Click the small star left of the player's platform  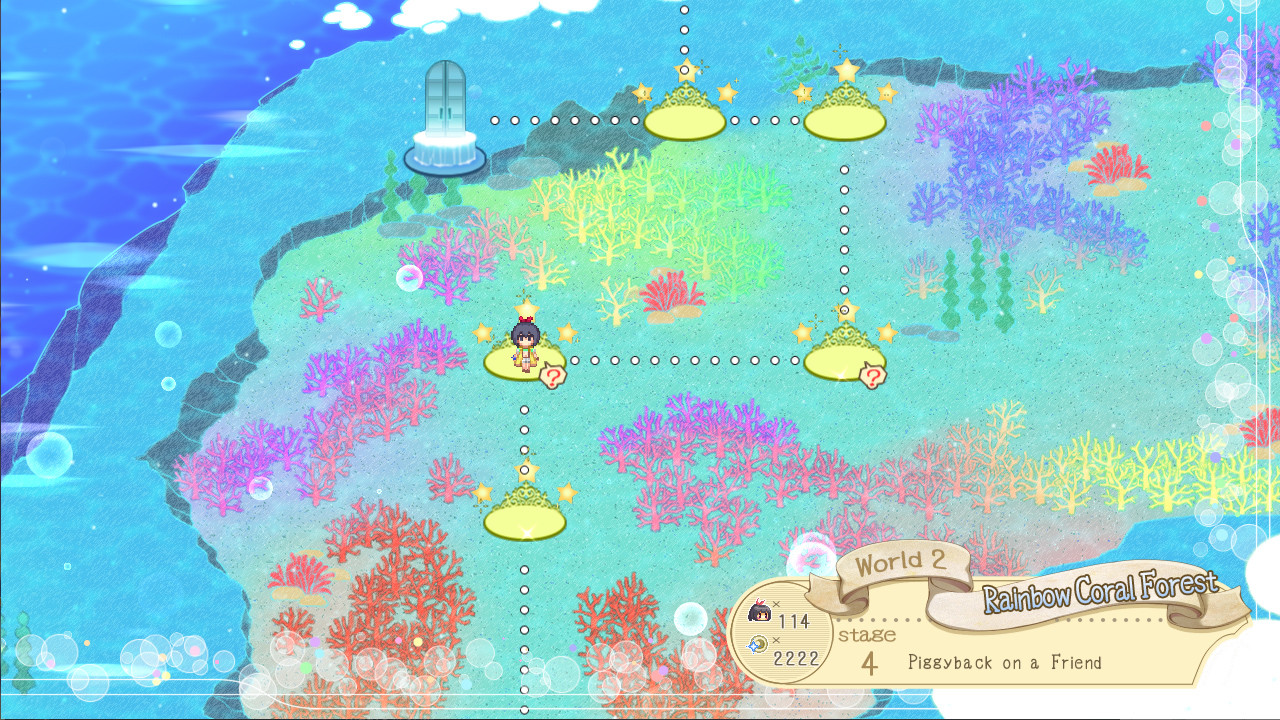(x=481, y=331)
